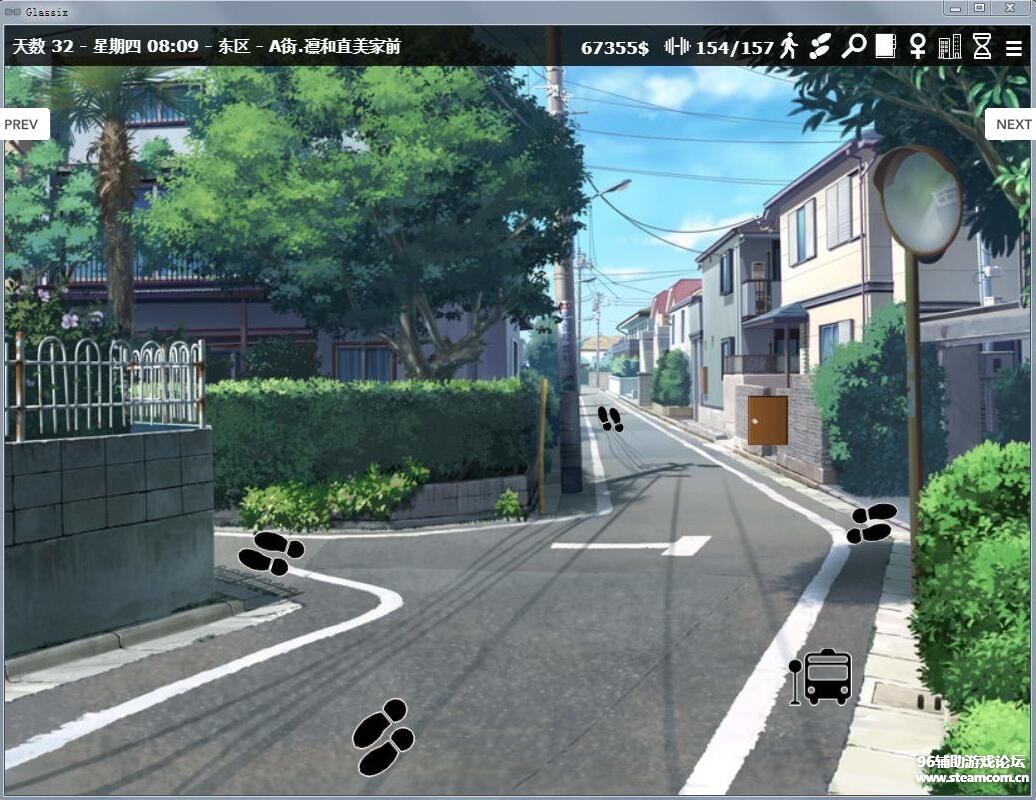The image size is (1036, 800).
Task: Go to the next location with NEXT
Action: tap(1012, 124)
